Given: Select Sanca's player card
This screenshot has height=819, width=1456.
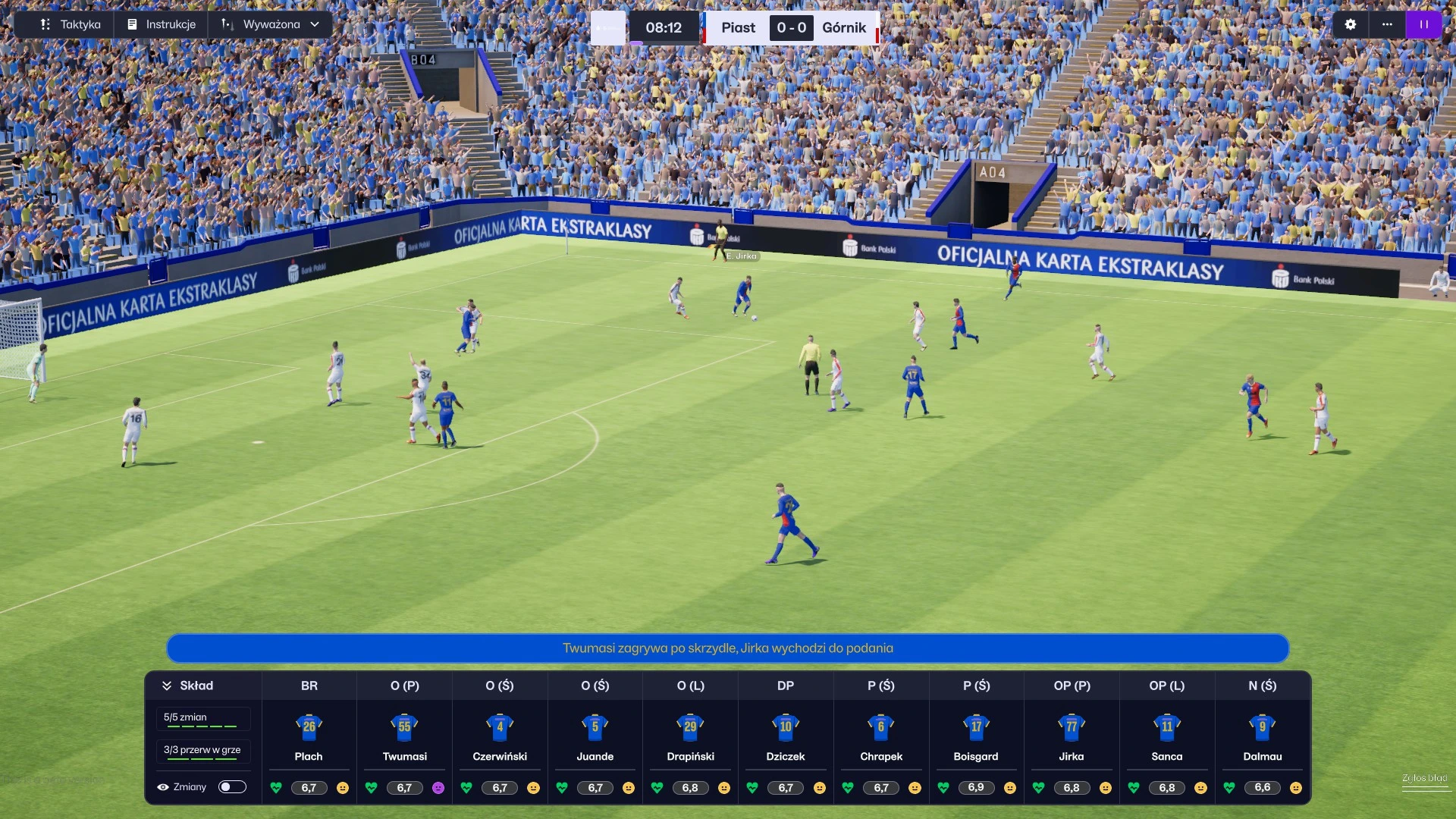Looking at the screenshot, I should 1167,736.
